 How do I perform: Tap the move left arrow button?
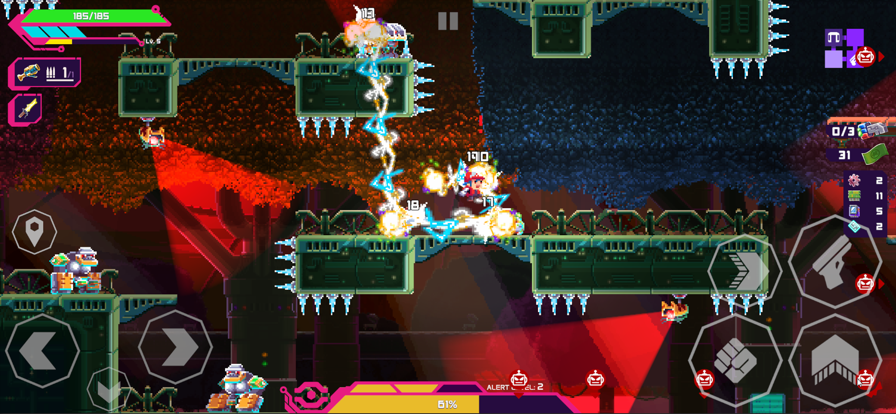[41, 350]
